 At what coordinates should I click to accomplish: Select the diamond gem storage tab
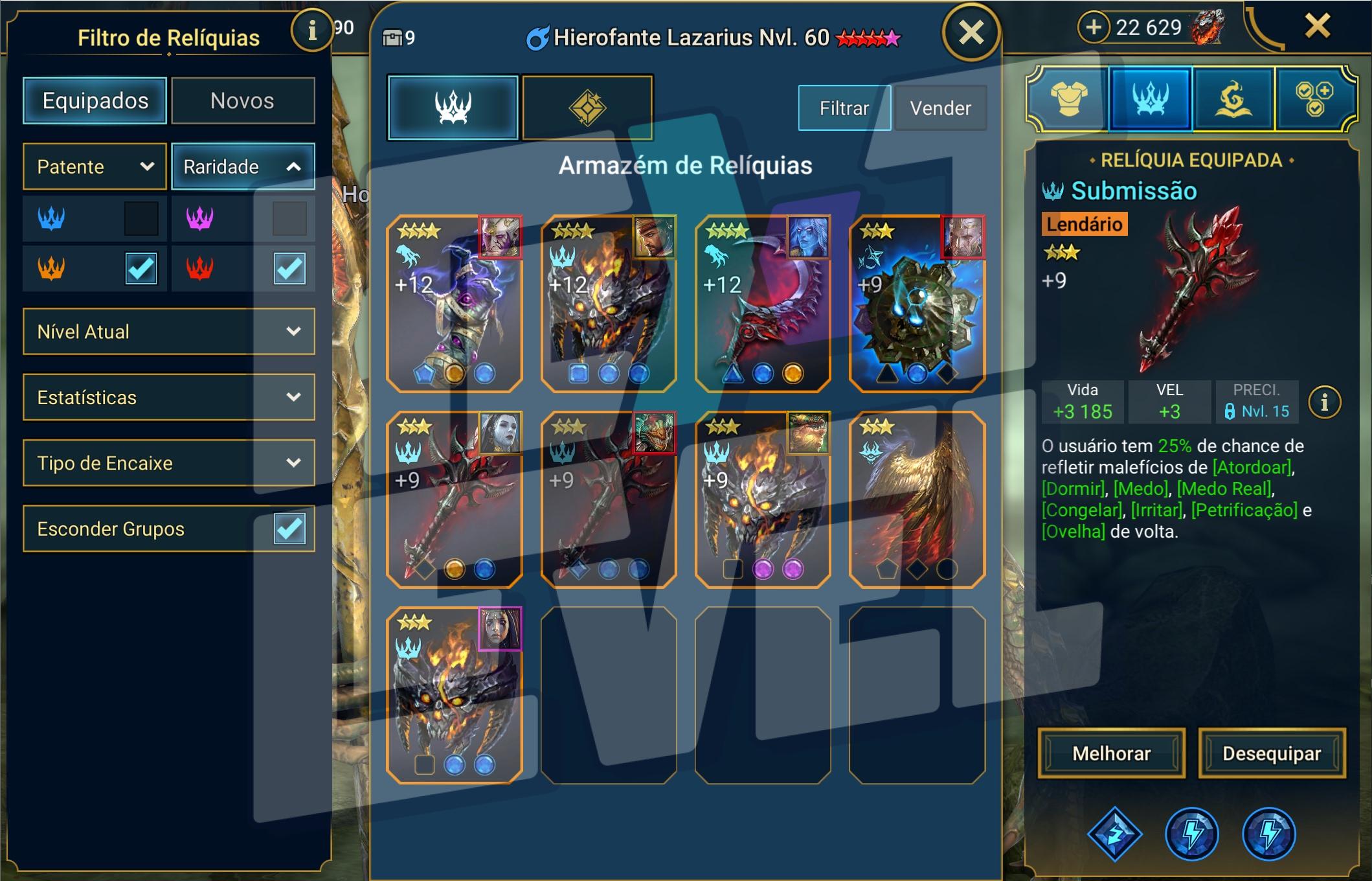pyautogui.click(x=587, y=108)
